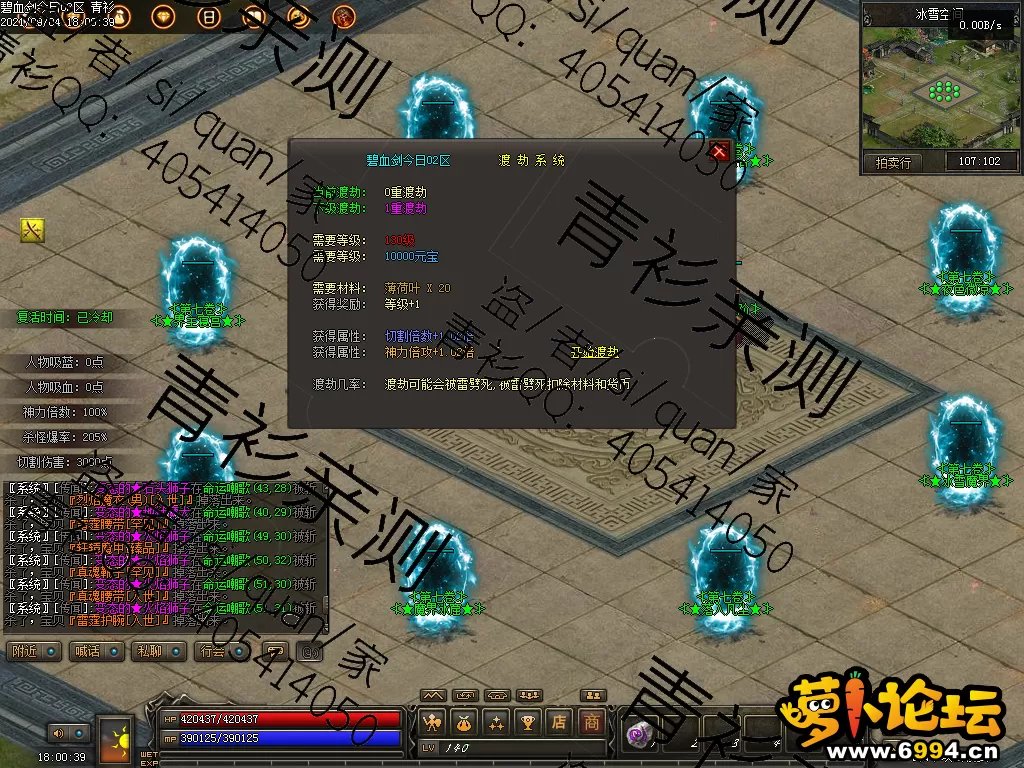This screenshot has height=768, width=1024.
Task: Open the 拍卖行 auction house
Action: coord(893,162)
